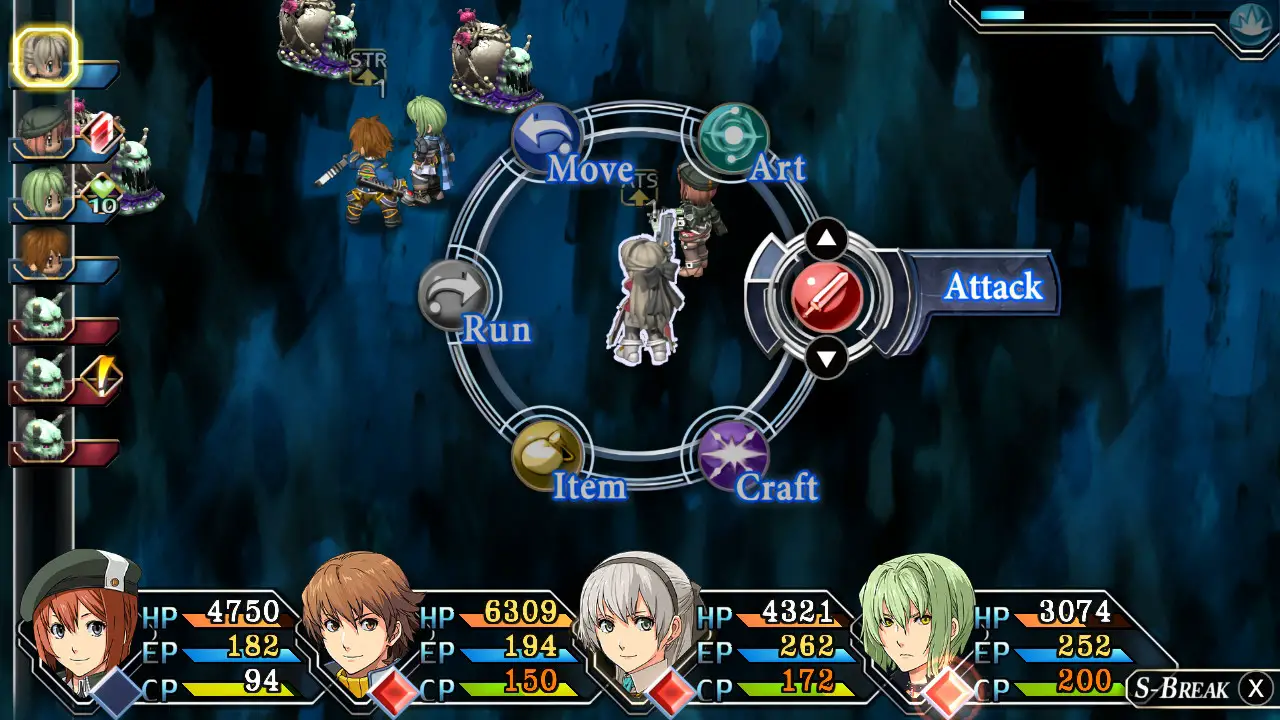Select the brown-haired boy party portrait

[x=360, y=618]
